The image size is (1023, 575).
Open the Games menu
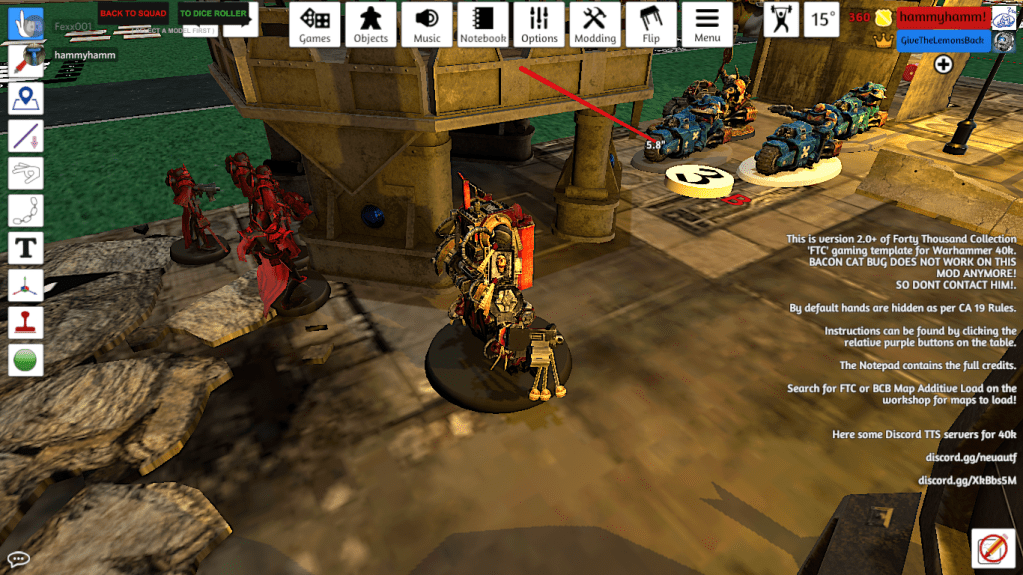(315, 24)
